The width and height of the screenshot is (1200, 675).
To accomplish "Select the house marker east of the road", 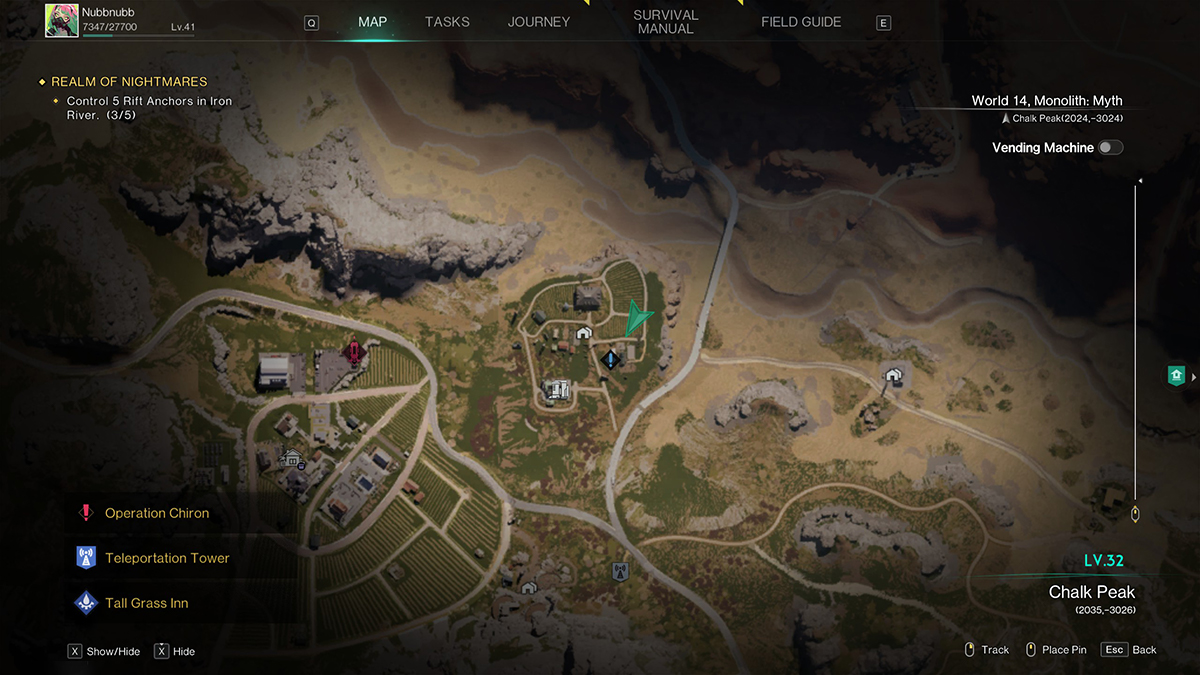I will pos(893,376).
